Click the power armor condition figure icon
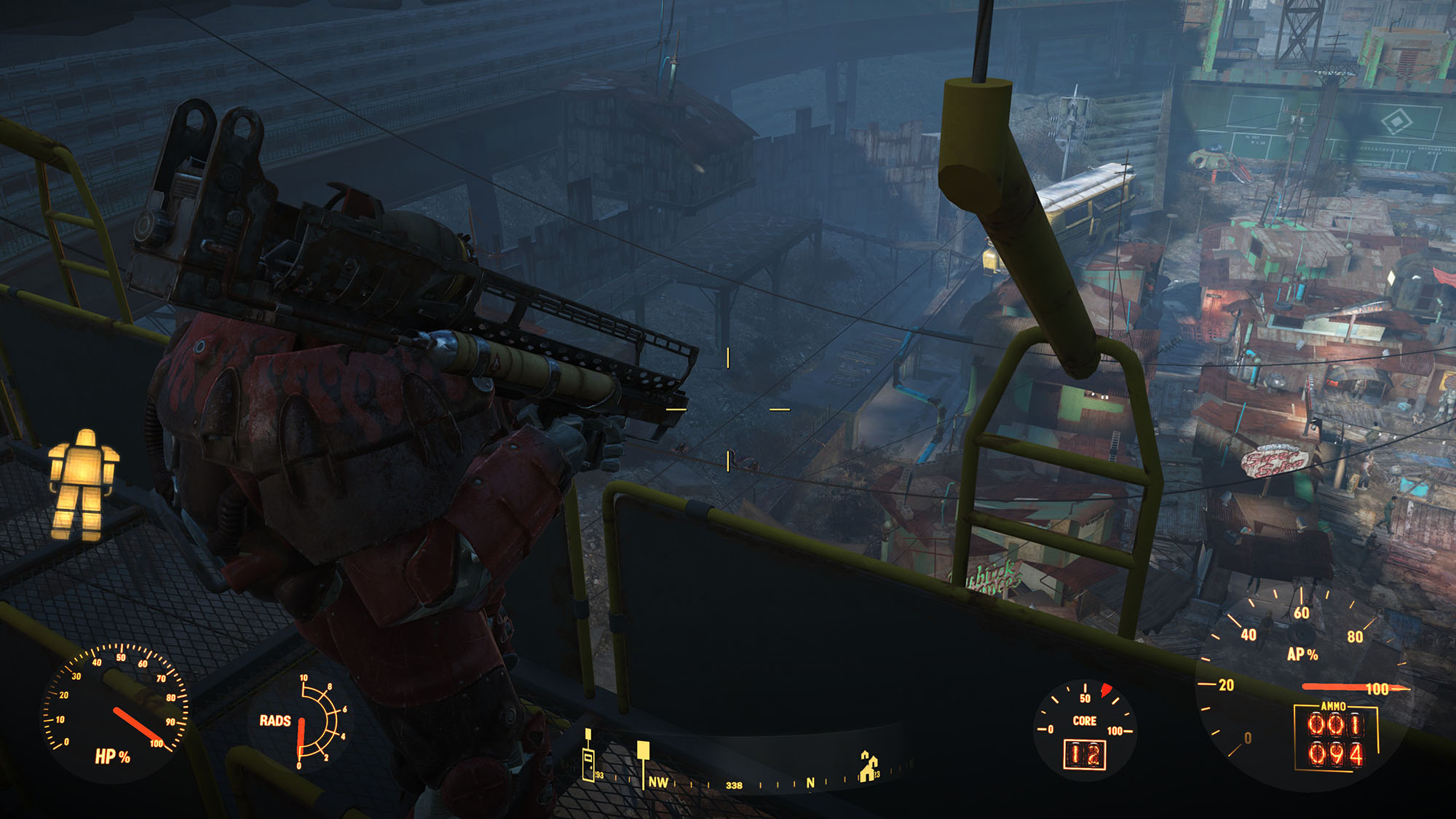This screenshot has width=1456, height=819. [x=82, y=483]
